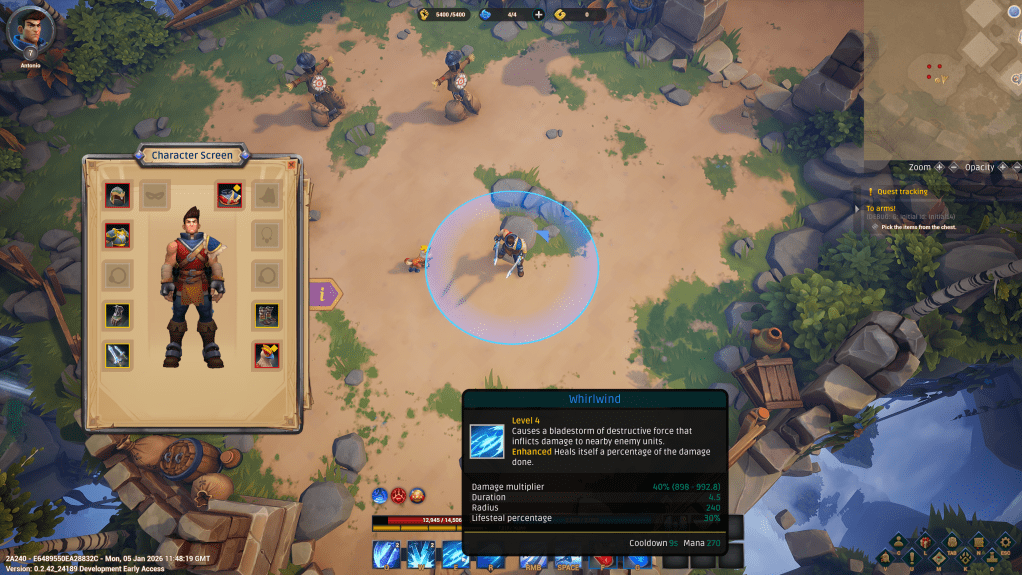This screenshot has width=1022, height=575.
Task: Zoom in on the minimap
Action: 939,167
